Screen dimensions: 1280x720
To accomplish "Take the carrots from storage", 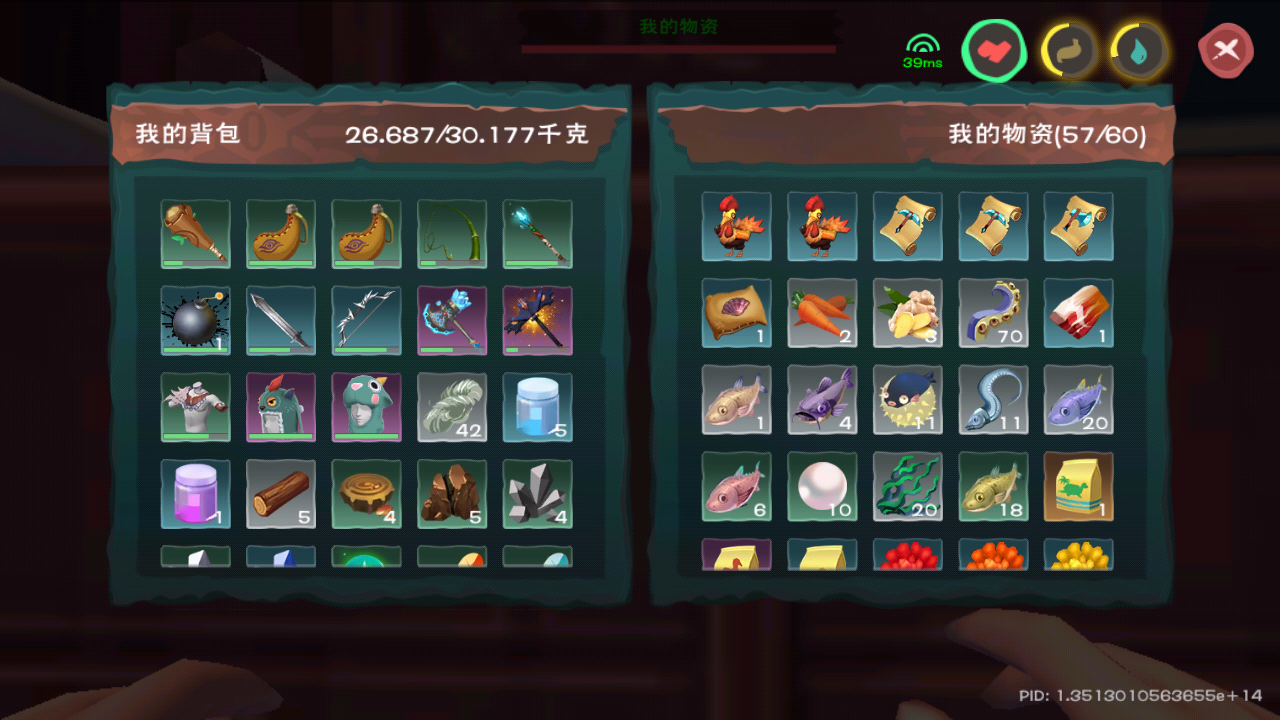I will (822, 312).
